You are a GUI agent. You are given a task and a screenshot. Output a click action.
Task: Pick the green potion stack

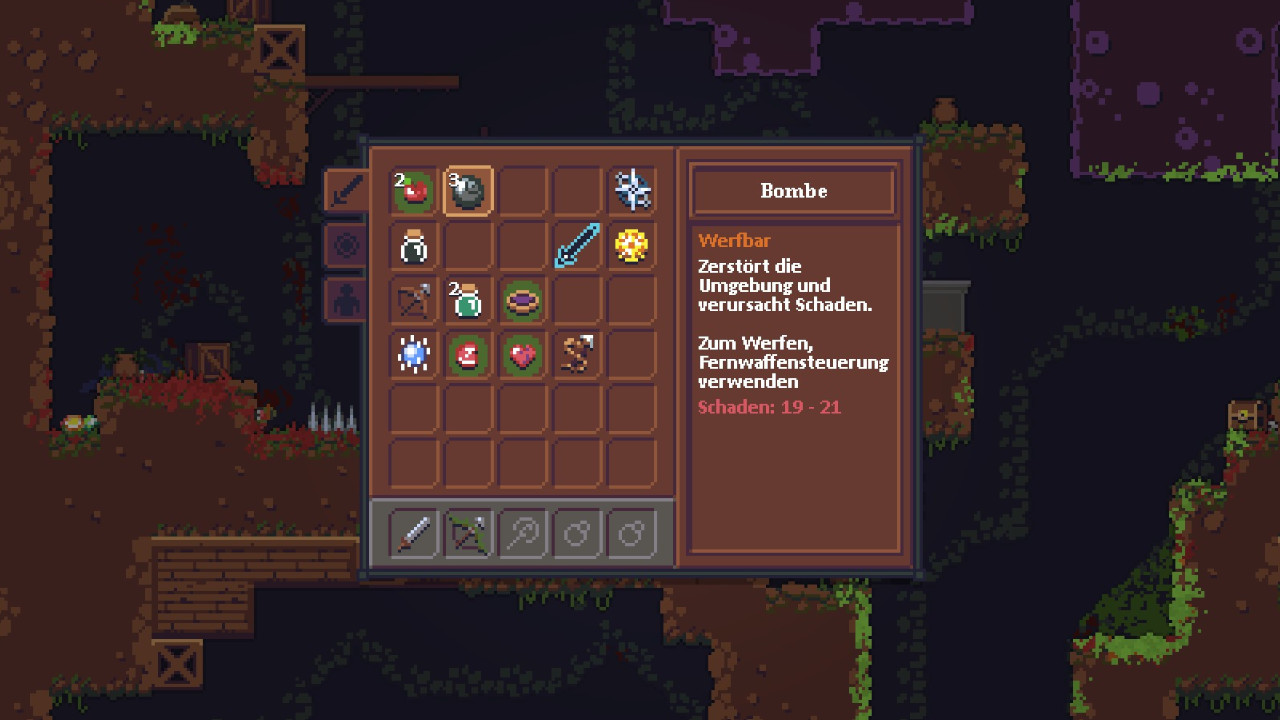coord(467,300)
